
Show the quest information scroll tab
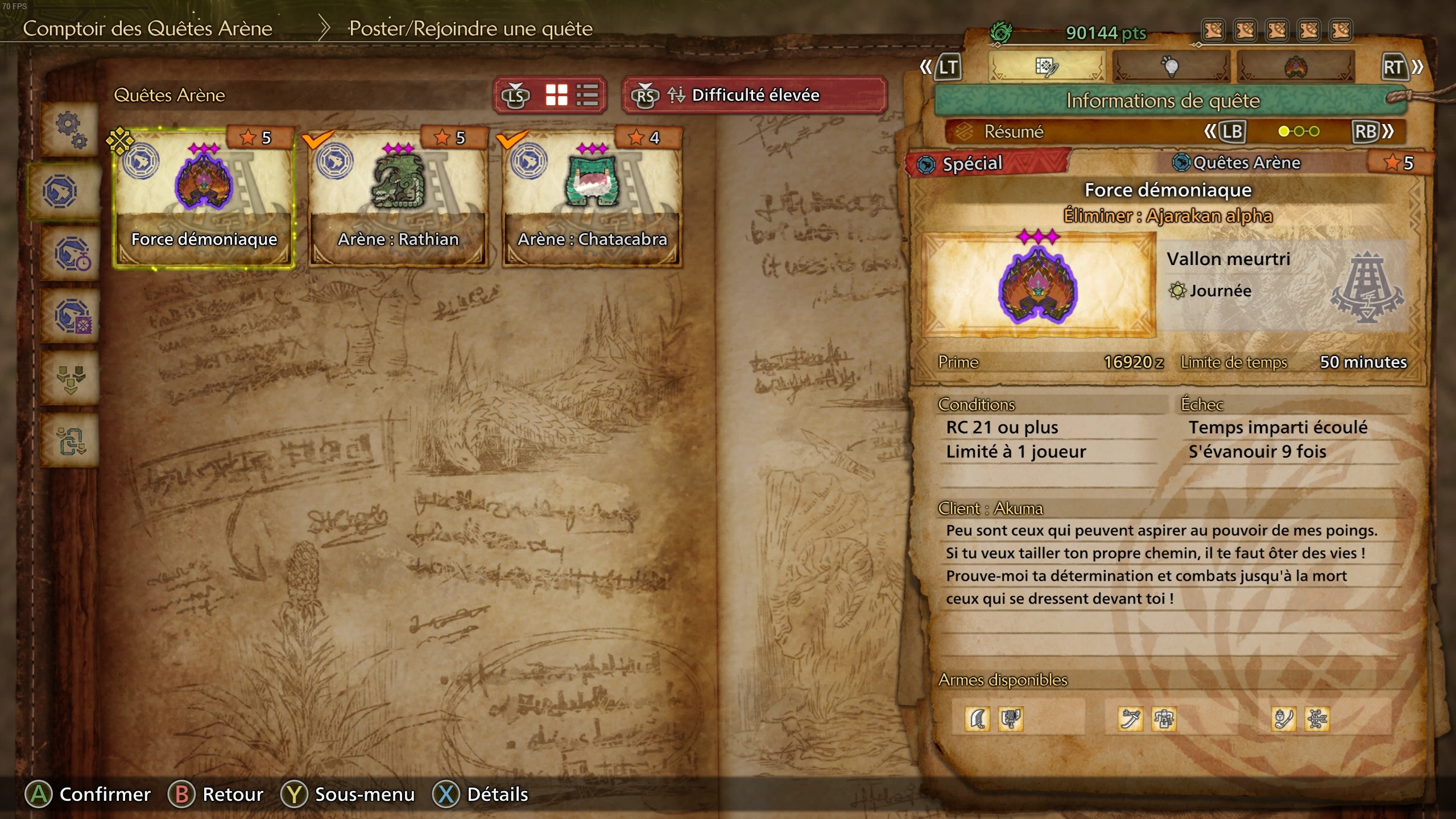1046,67
